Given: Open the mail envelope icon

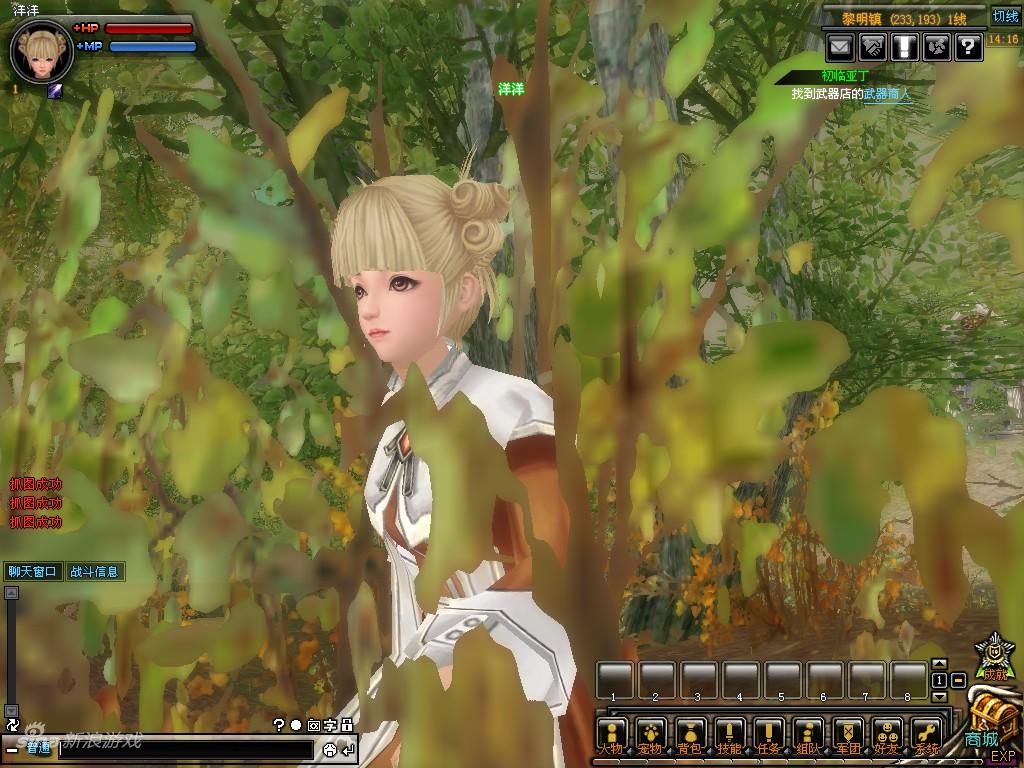Looking at the screenshot, I should (840, 46).
